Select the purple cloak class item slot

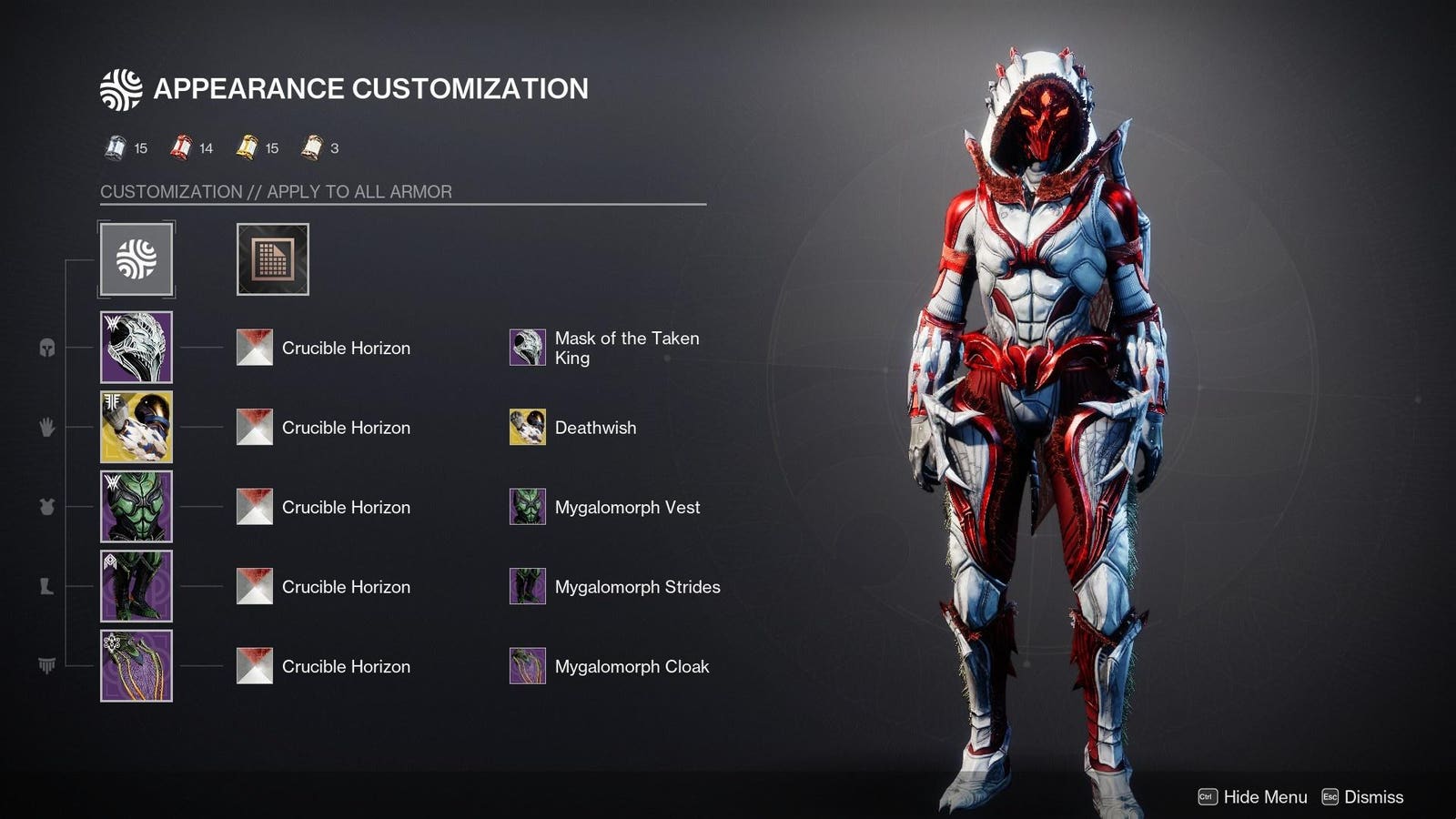pos(136,666)
